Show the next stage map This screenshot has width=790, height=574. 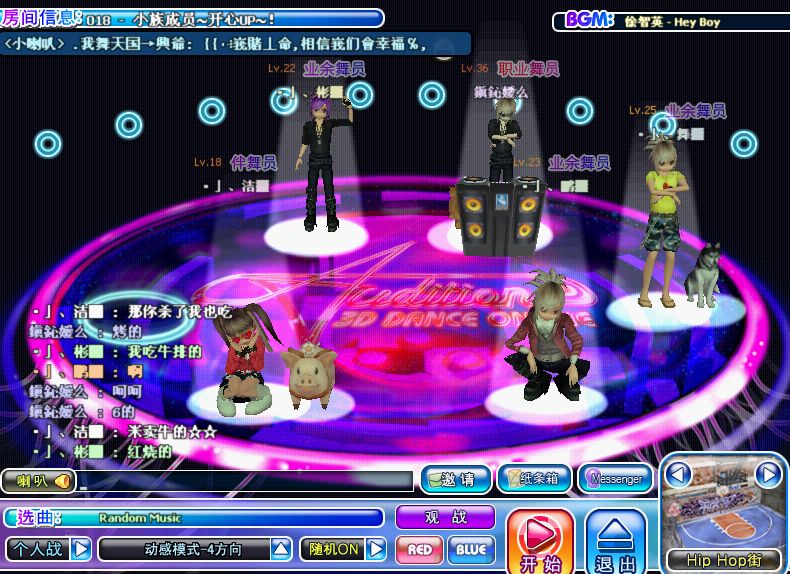point(767,474)
